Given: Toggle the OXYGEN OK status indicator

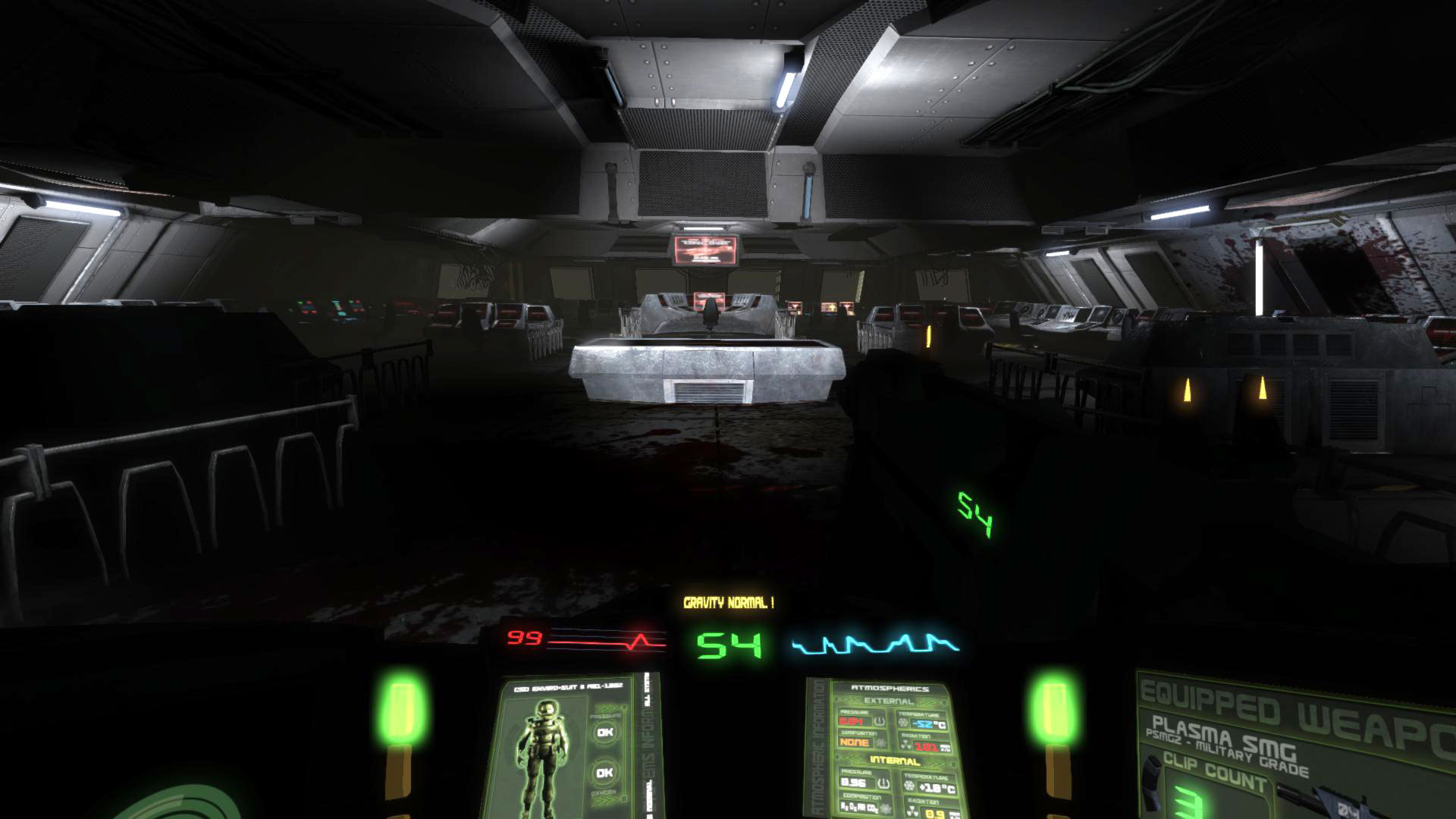Looking at the screenshot, I should click(x=604, y=772).
